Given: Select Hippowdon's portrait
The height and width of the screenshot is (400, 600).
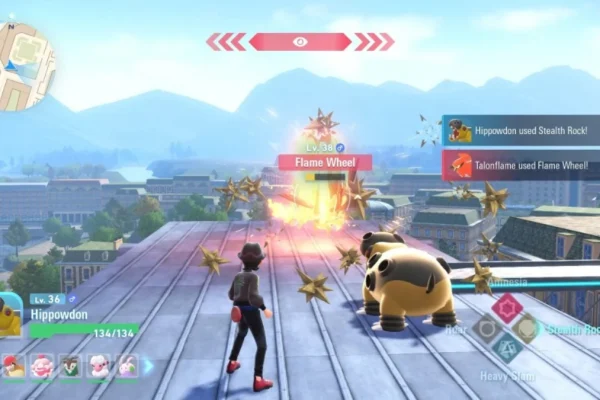Looking at the screenshot, I should (11, 313).
